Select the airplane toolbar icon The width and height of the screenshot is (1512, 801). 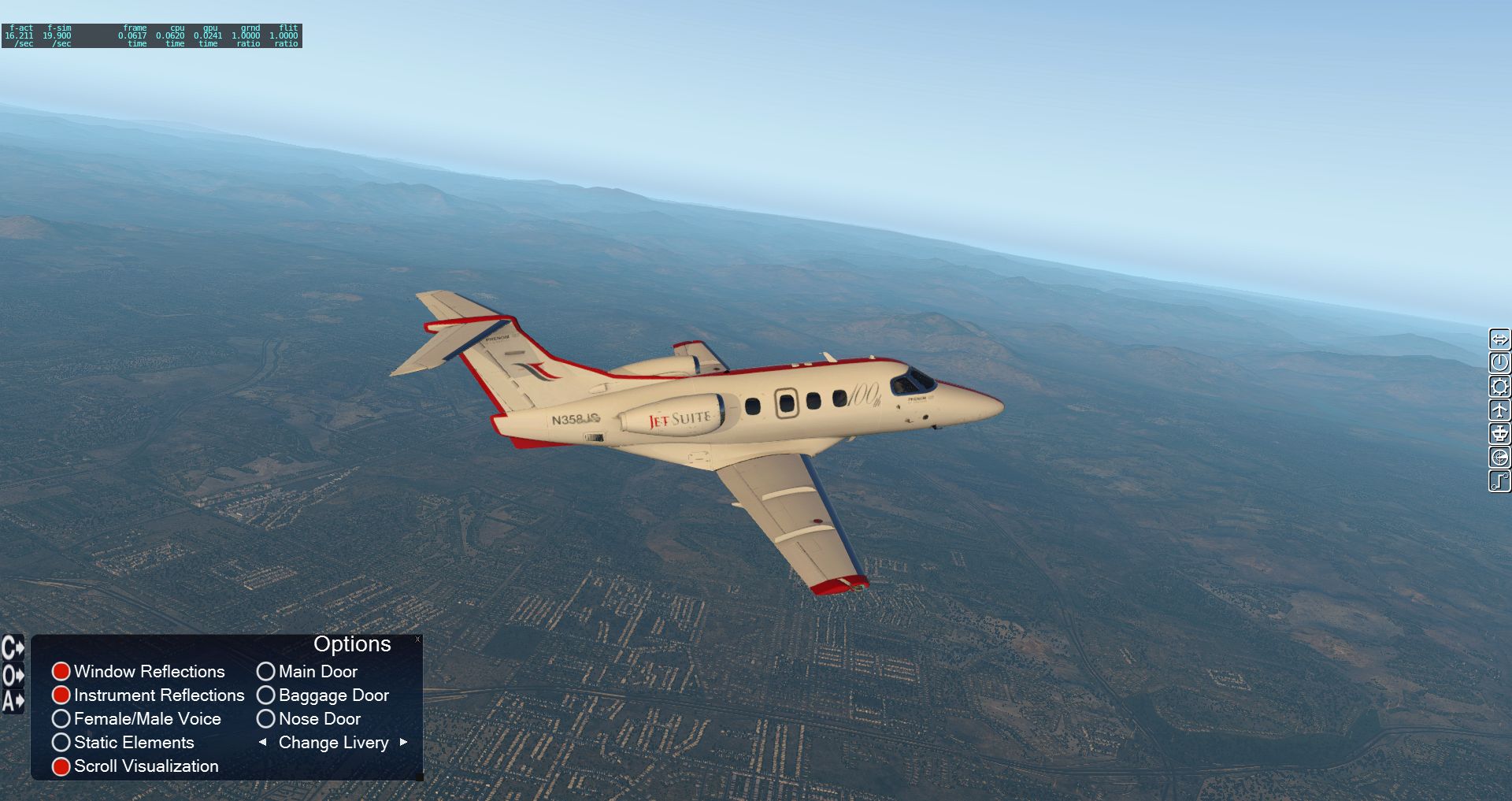tap(1499, 410)
